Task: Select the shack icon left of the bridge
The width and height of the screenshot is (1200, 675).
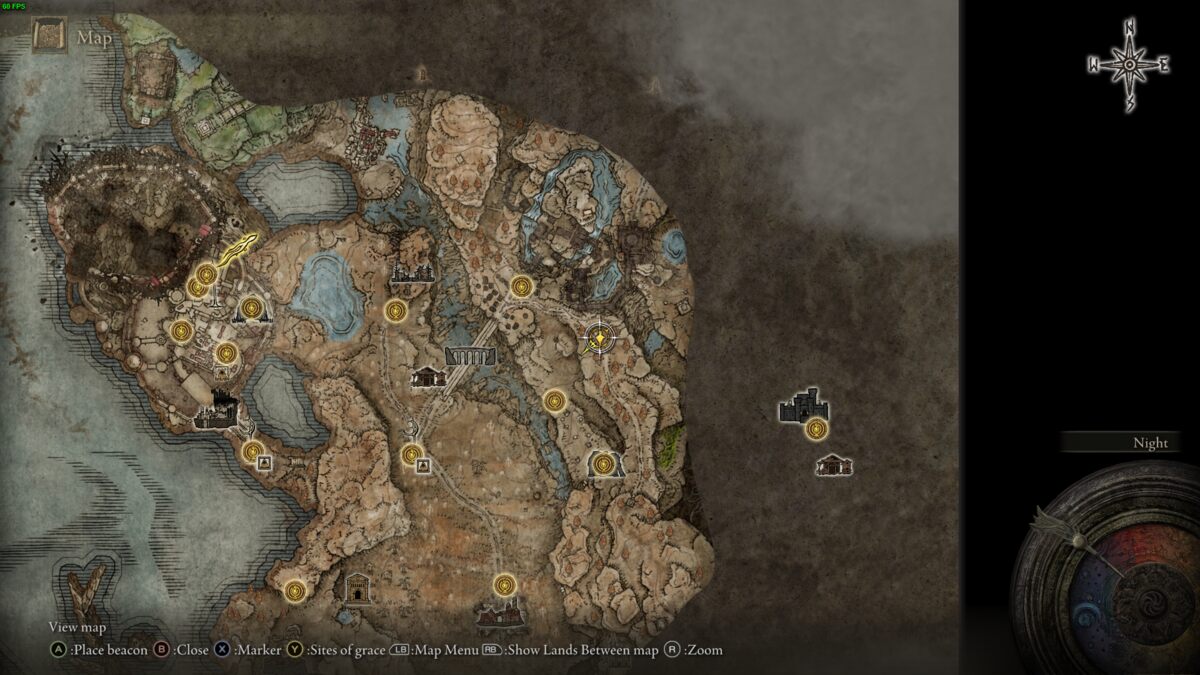Action: point(428,377)
